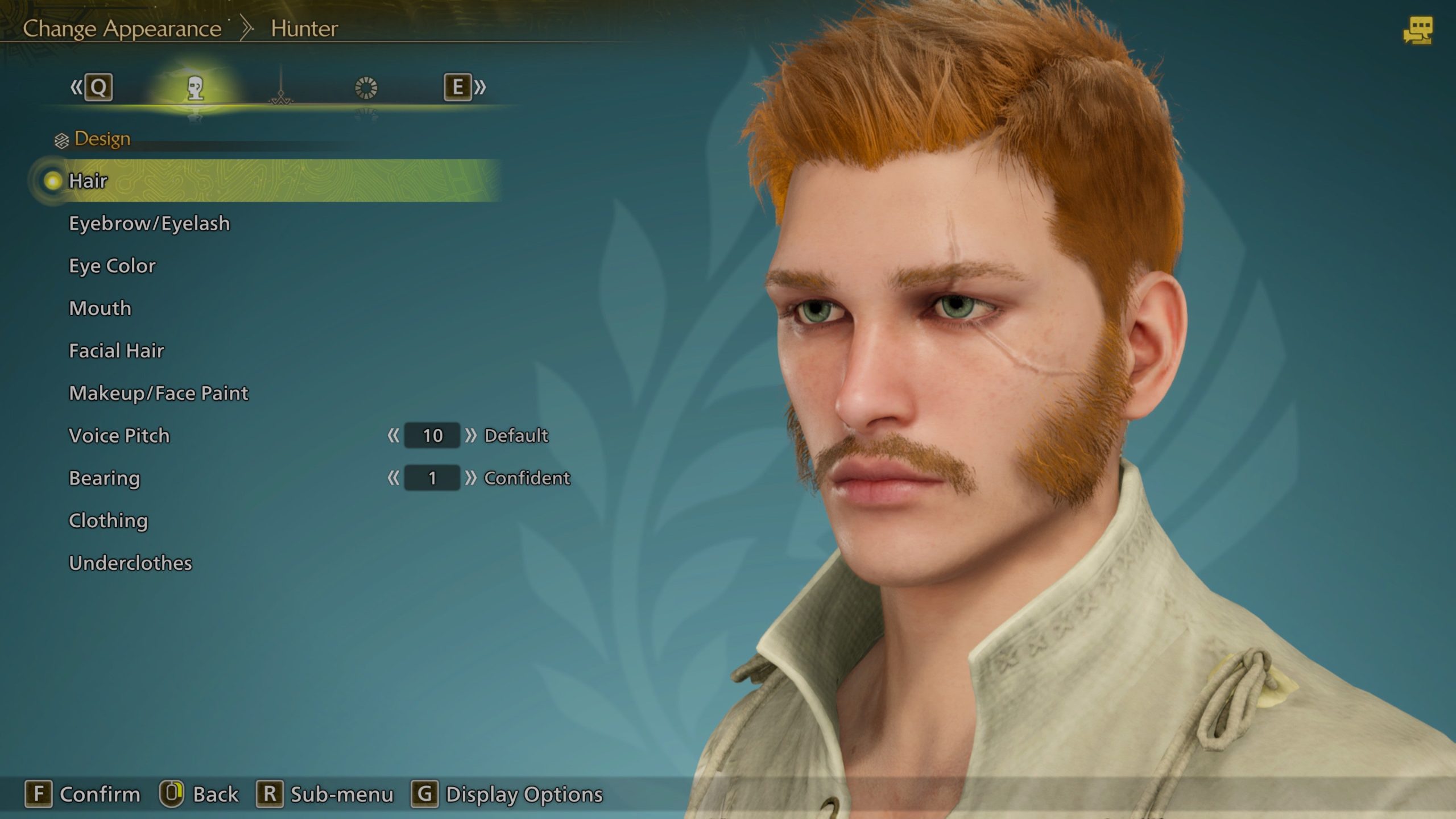Switch Bearing to the previous option
The width and height of the screenshot is (1456, 819).
point(393,478)
